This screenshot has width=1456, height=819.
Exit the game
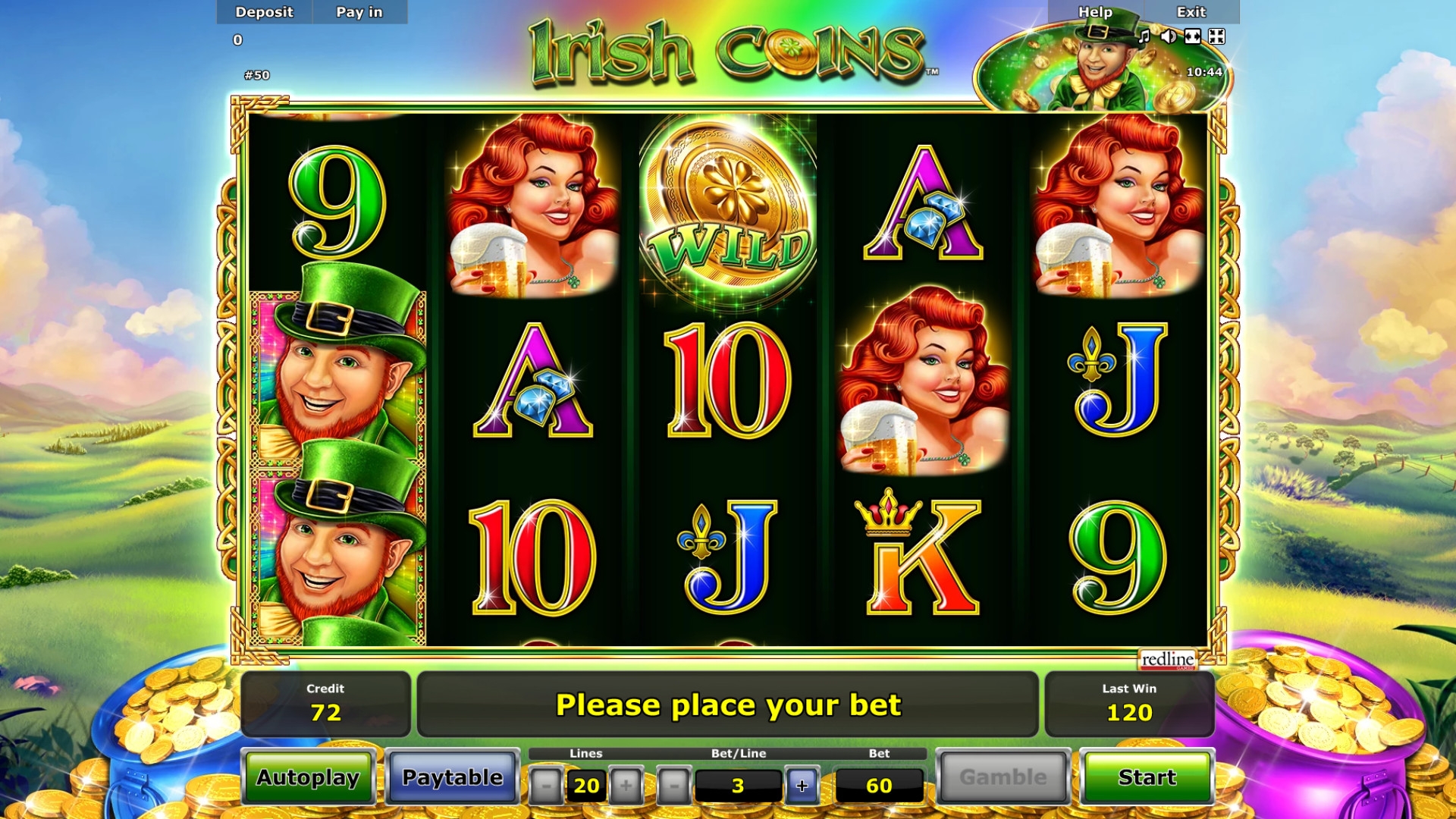[1191, 12]
